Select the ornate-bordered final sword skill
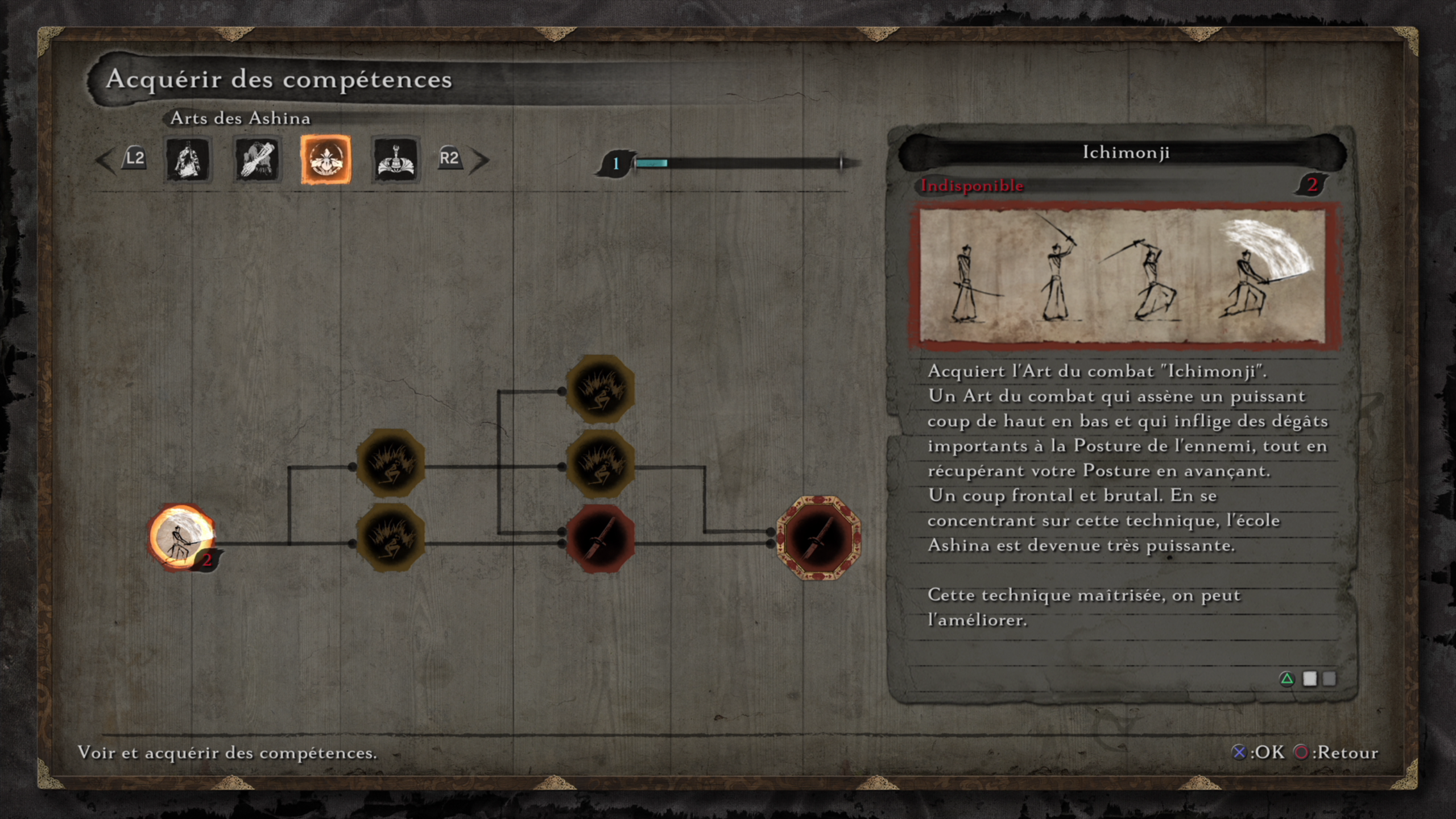The height and width of the screenshot is (819, 1456). coord(818,537)
